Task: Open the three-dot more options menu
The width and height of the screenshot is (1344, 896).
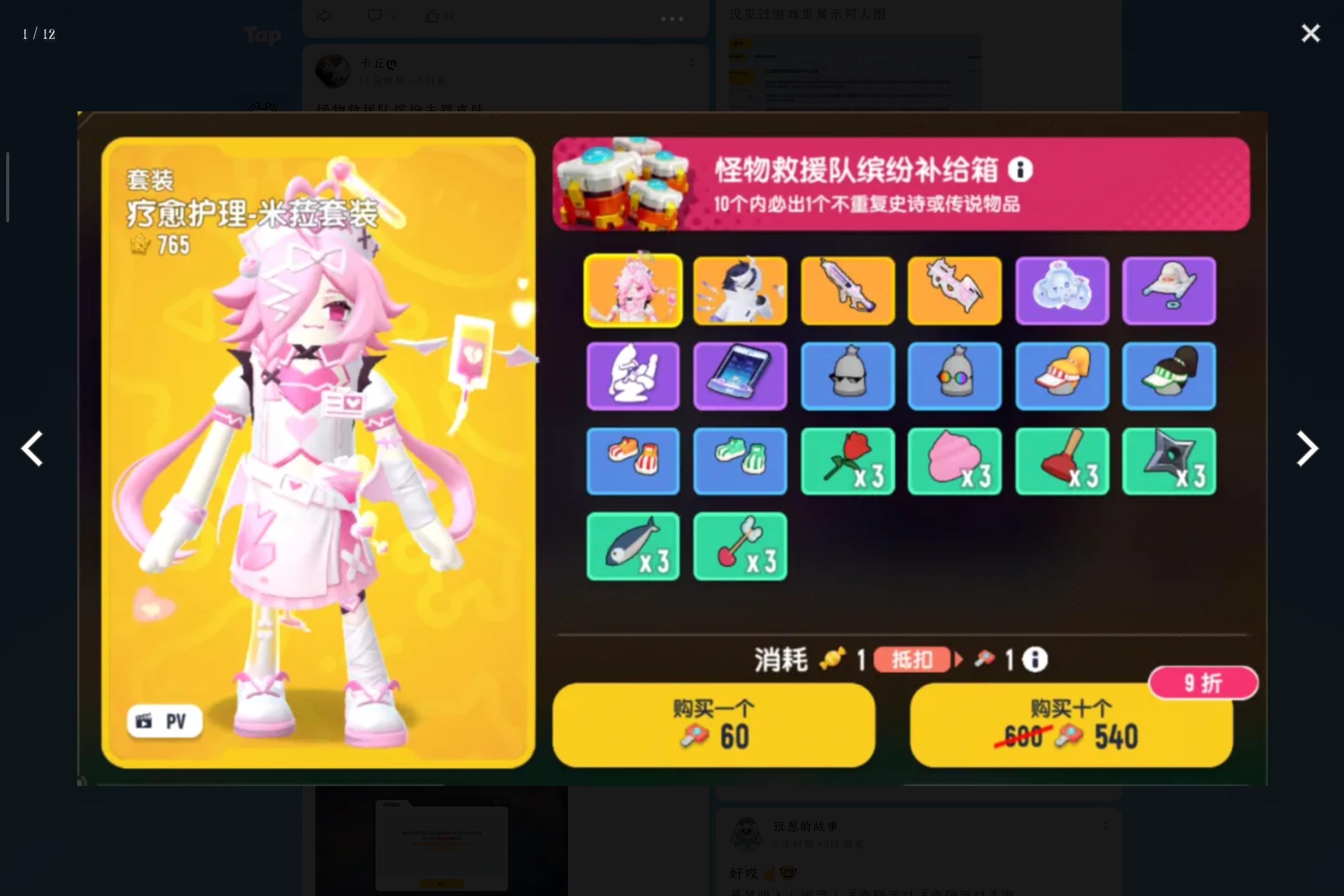Action: pos(672,19)
